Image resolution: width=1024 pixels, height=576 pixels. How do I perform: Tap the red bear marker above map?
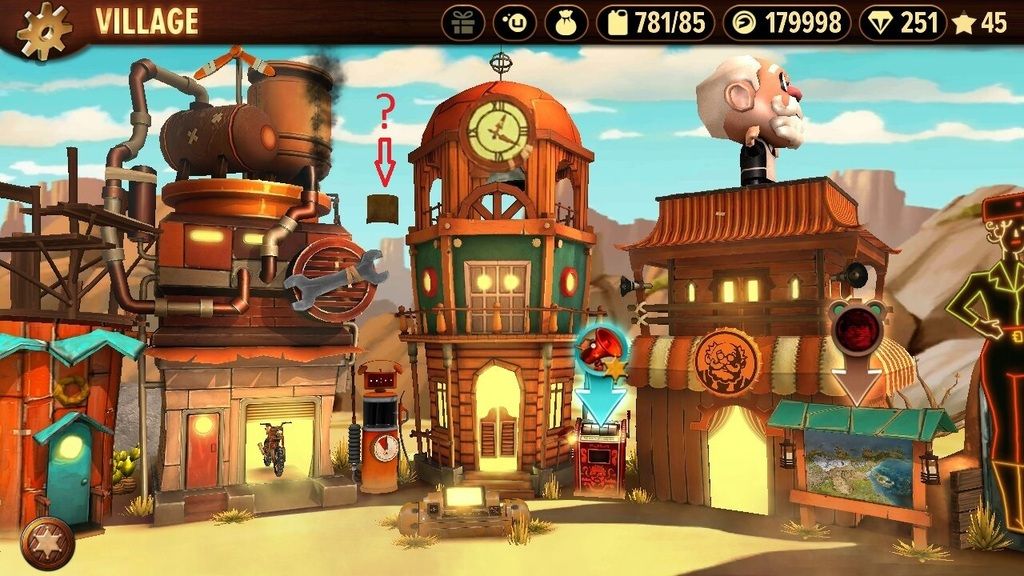pyautogui.click(x=857, y=328)
